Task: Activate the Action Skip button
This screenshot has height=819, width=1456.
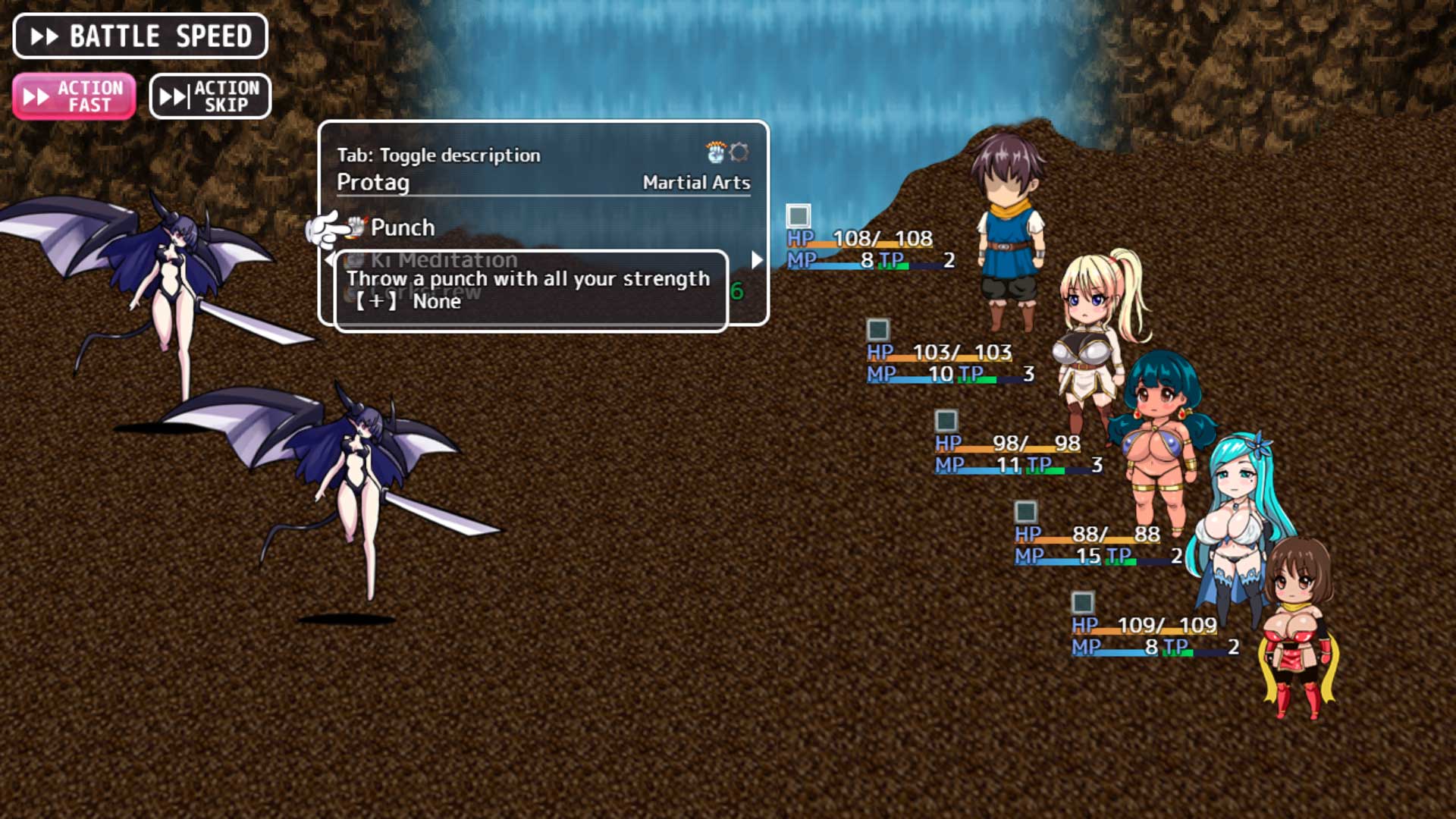Action: [x=210, y=96]
